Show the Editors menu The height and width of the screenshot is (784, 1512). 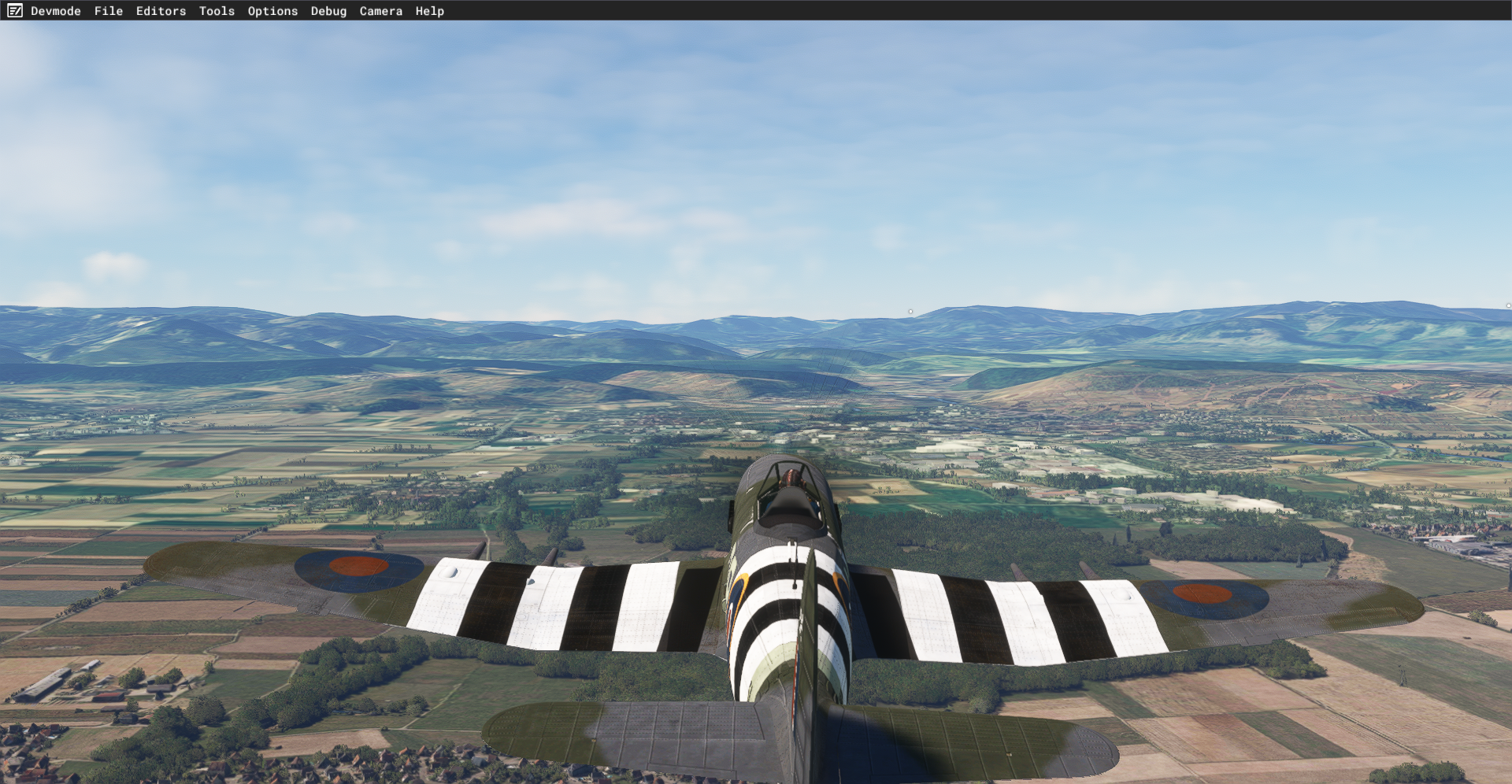coord(161,11)
